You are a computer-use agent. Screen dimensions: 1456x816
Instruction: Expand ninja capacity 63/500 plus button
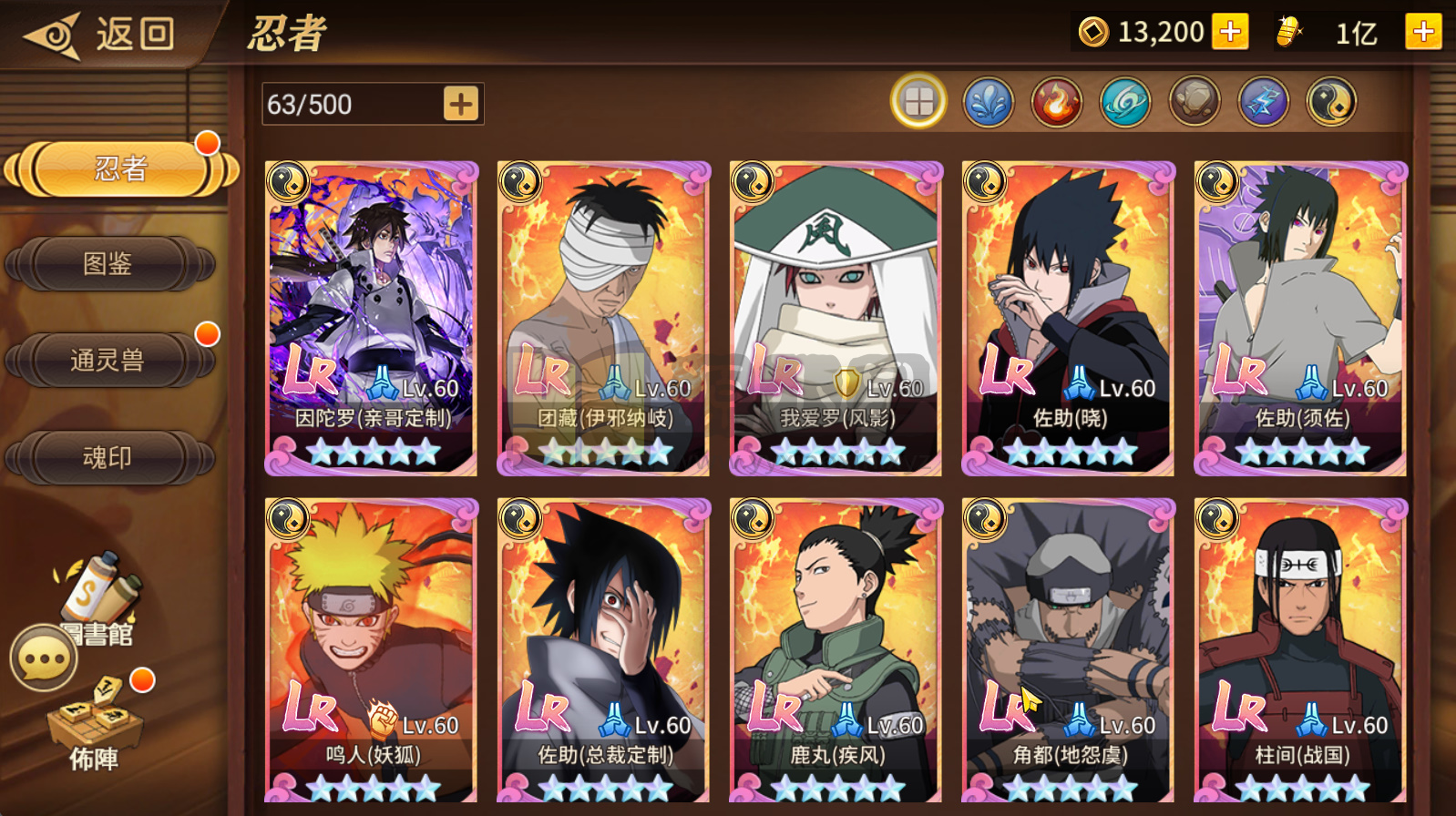coord(461,104)
